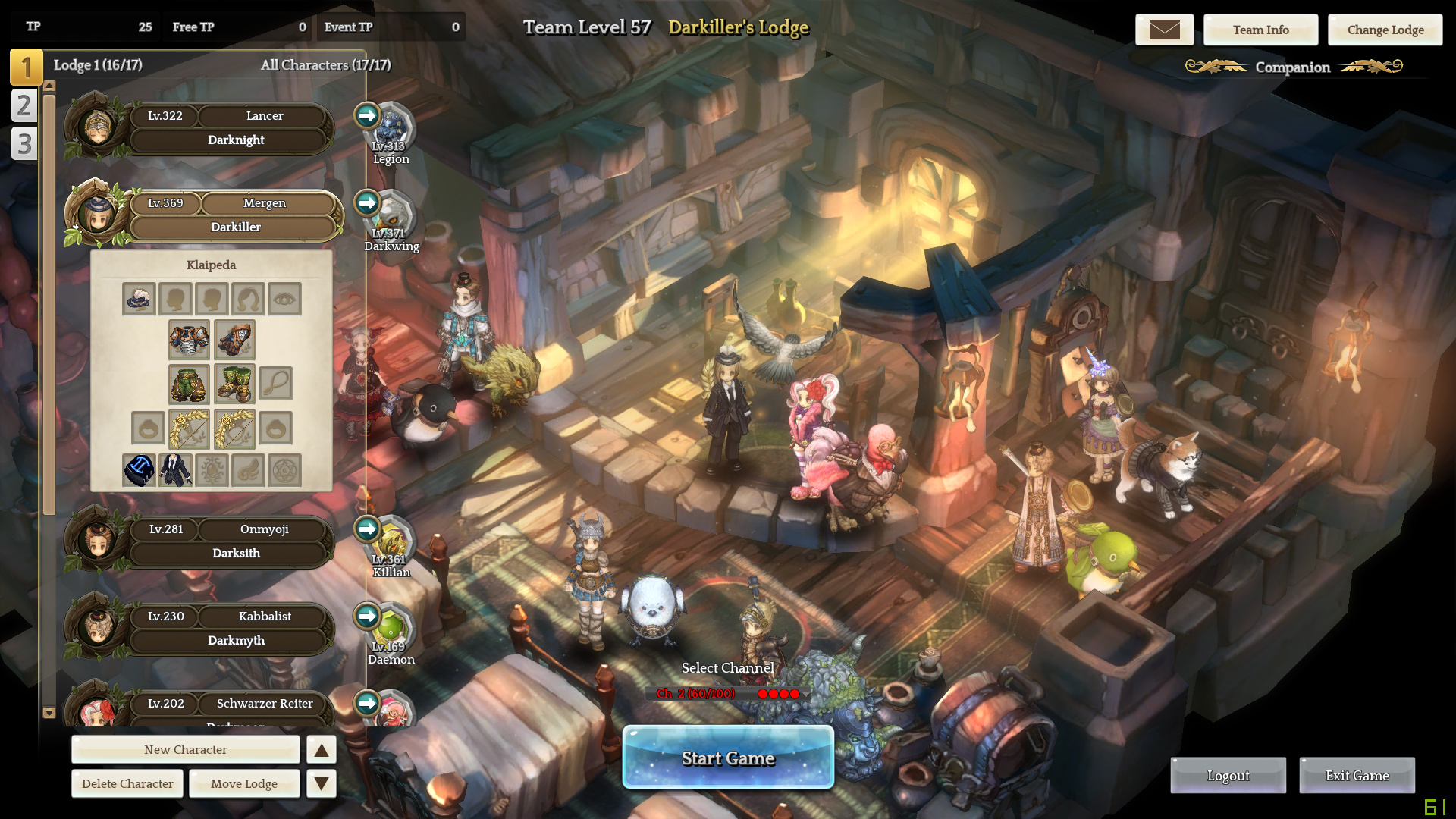This screenshot has height=819, width=1456.
Task: Choose Delete Character
Action: 127,783
